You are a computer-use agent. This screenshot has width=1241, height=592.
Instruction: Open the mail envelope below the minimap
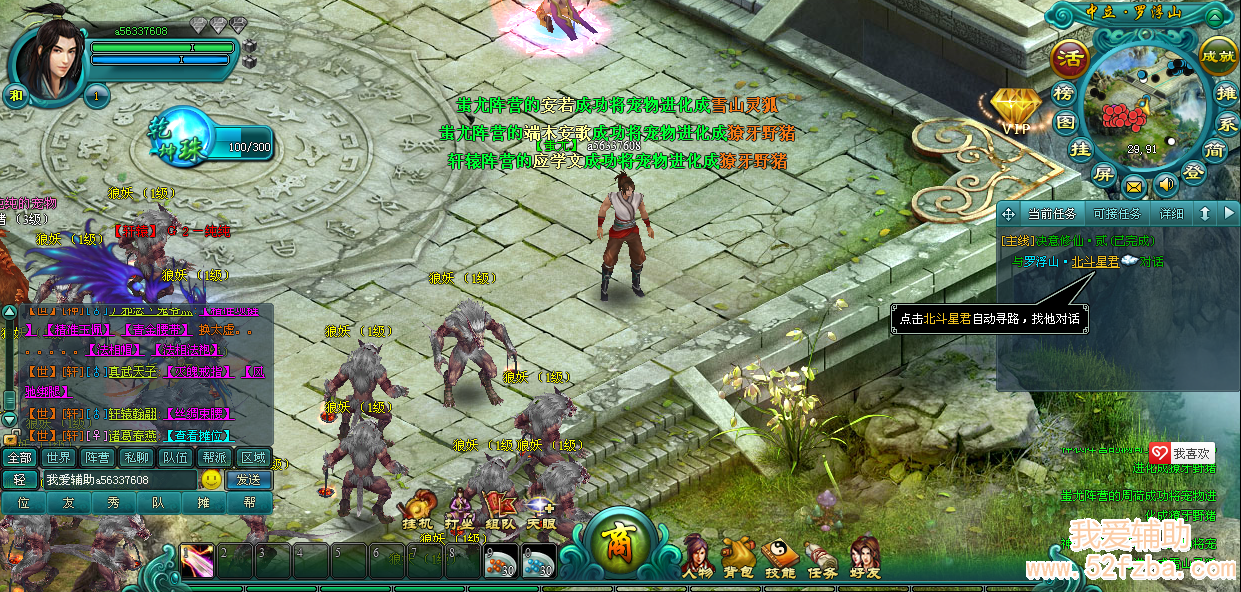click(x=1134, y=186)
